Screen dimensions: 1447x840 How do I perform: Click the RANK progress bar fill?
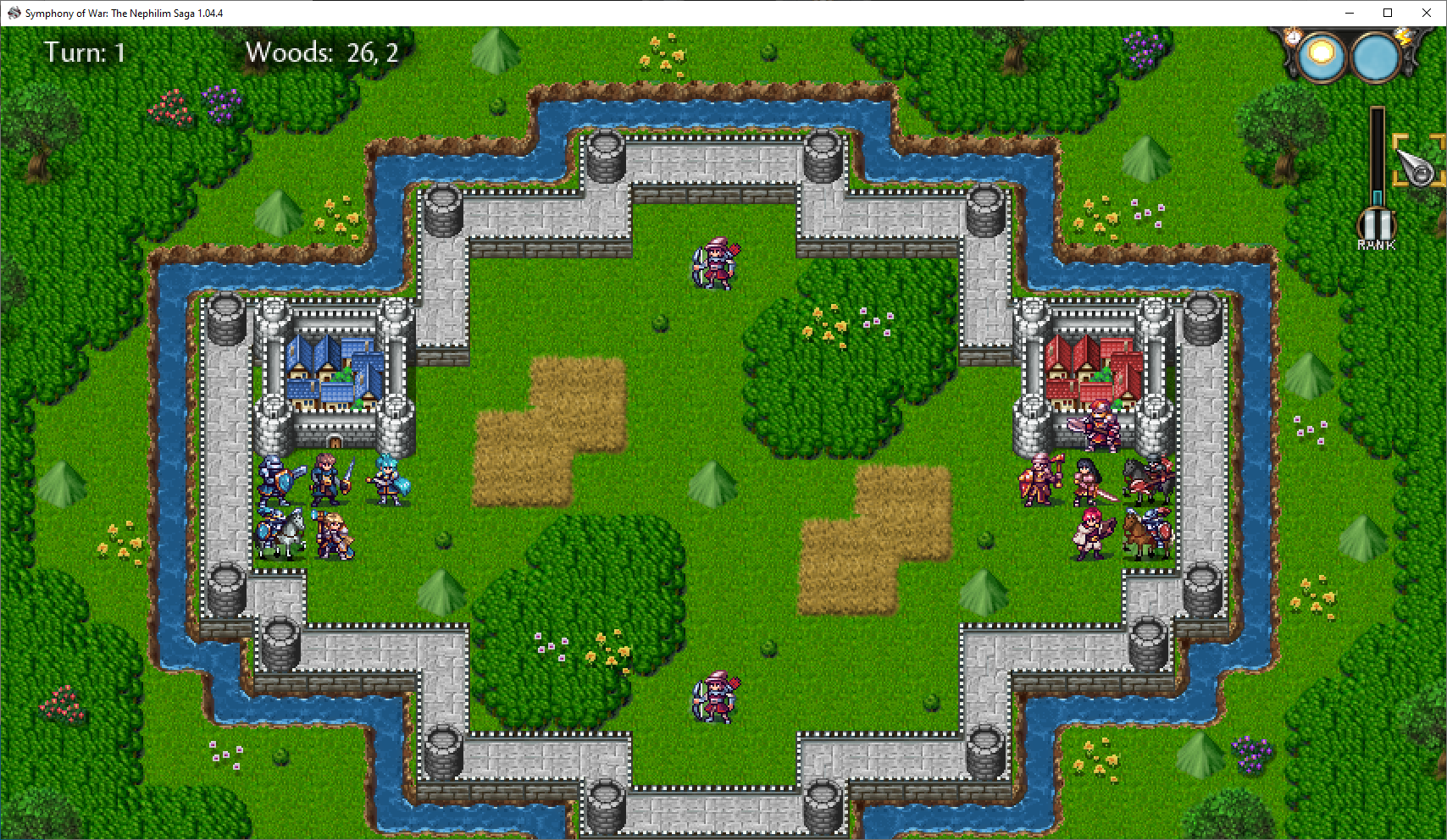[x=1378, y=197]
